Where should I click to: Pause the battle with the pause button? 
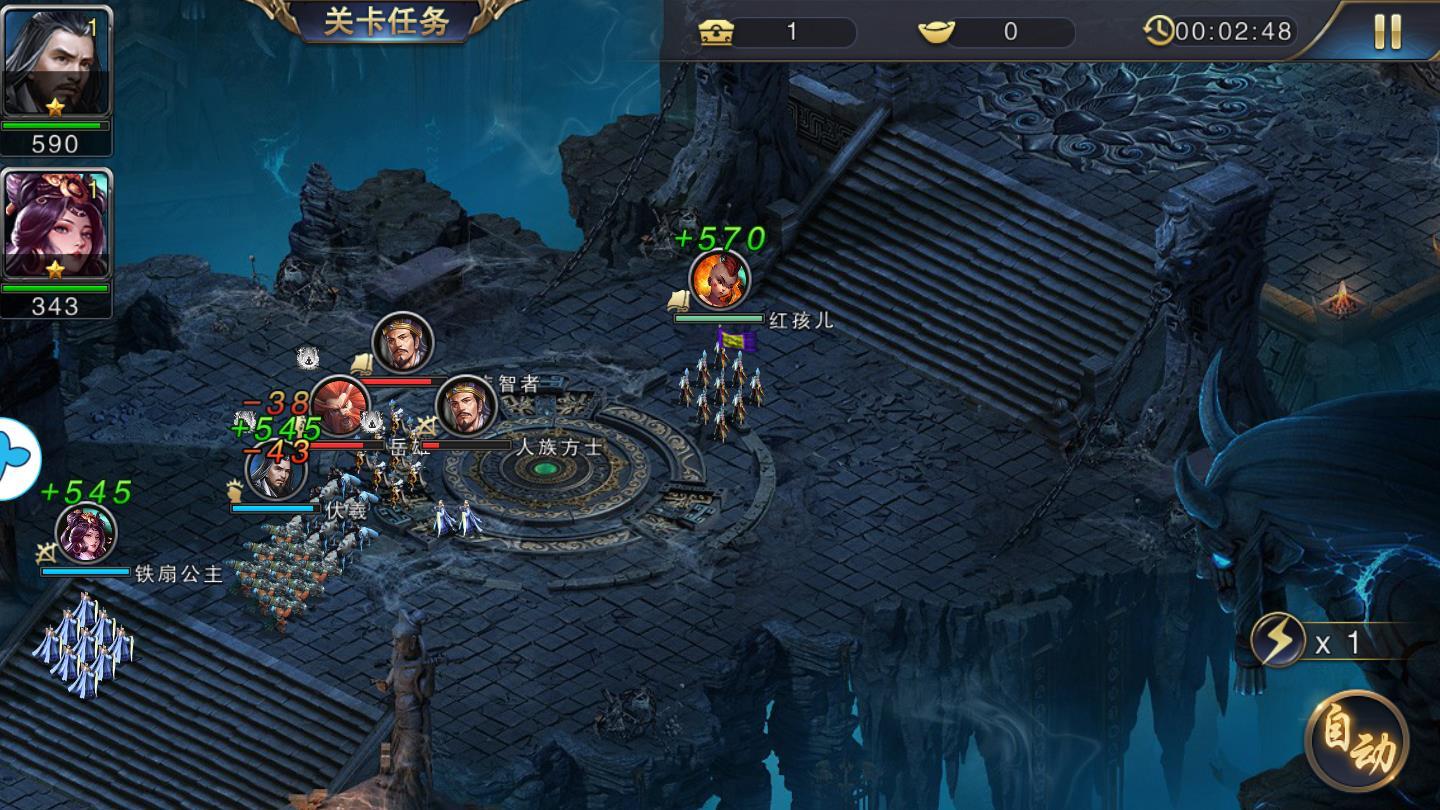(1387, 32)
